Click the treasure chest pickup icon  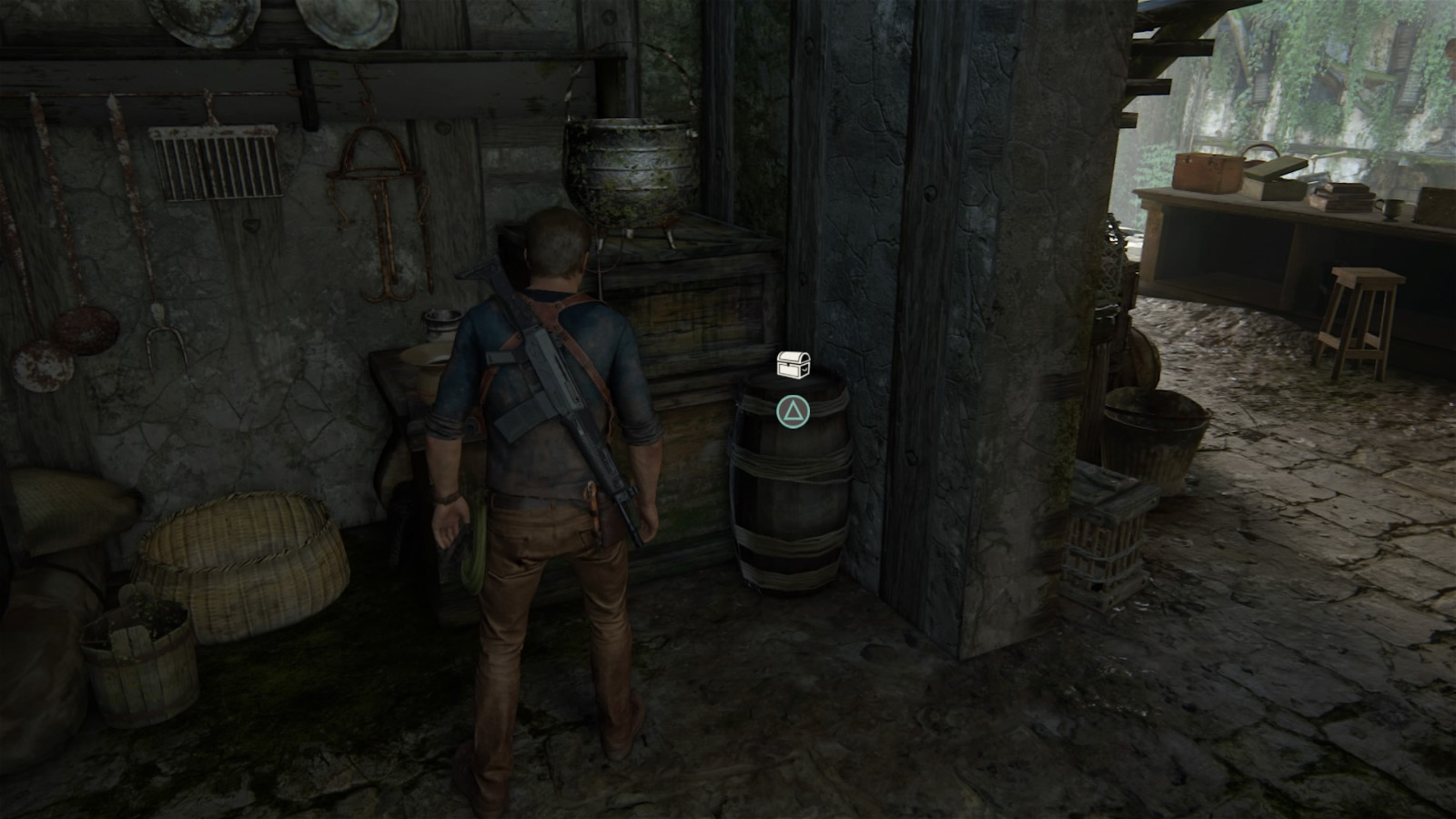tap(793, 364)
